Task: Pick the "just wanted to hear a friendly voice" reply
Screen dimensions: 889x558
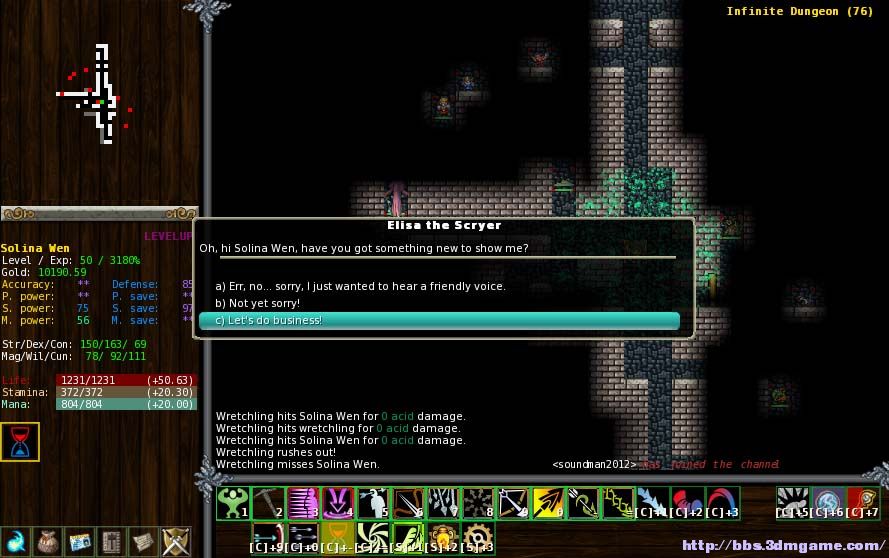Action: 360,286
